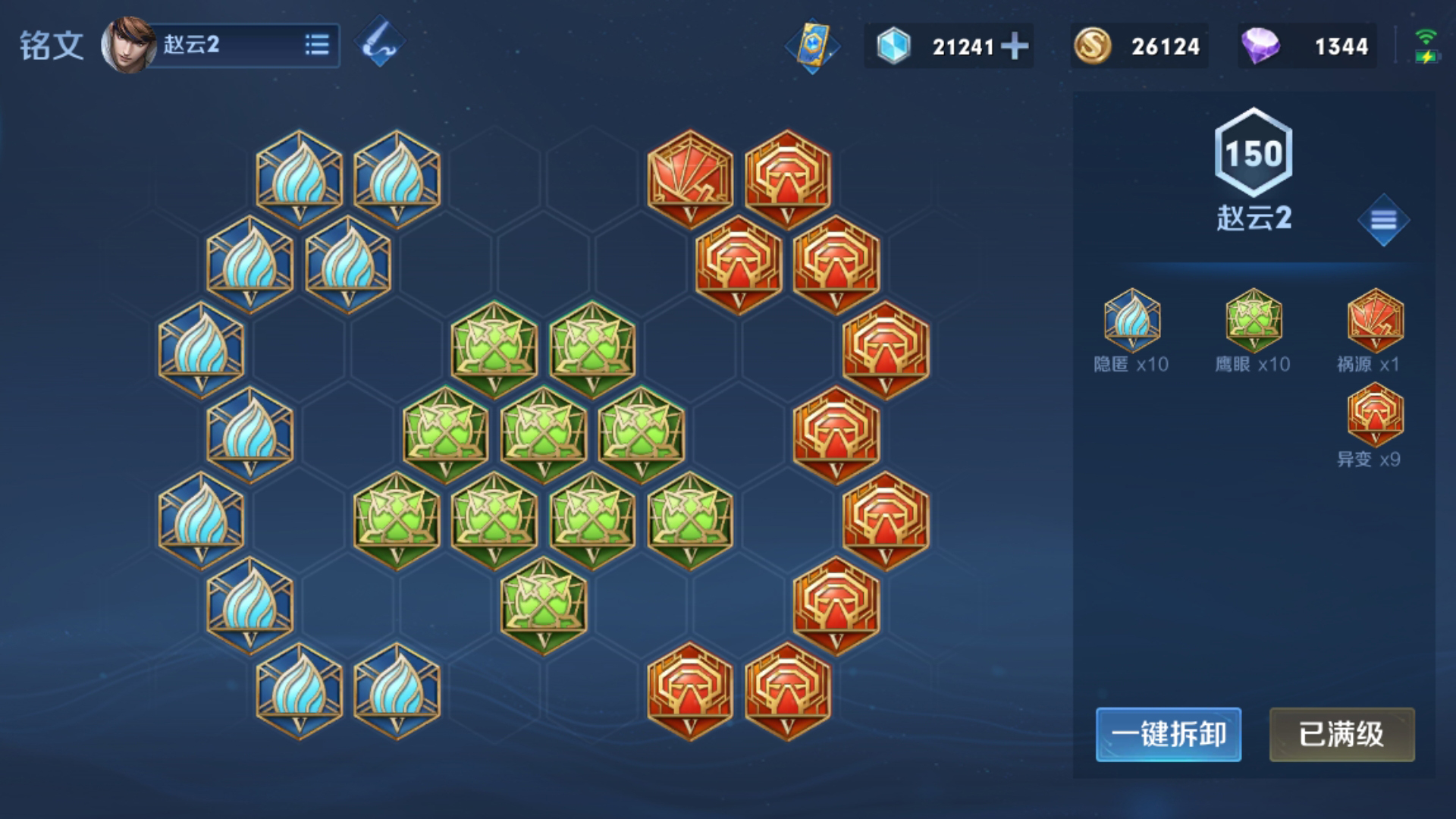Open the 赵云2 rune page dropdown
The height and width of the screenshot is (819, 1456).
316,45
